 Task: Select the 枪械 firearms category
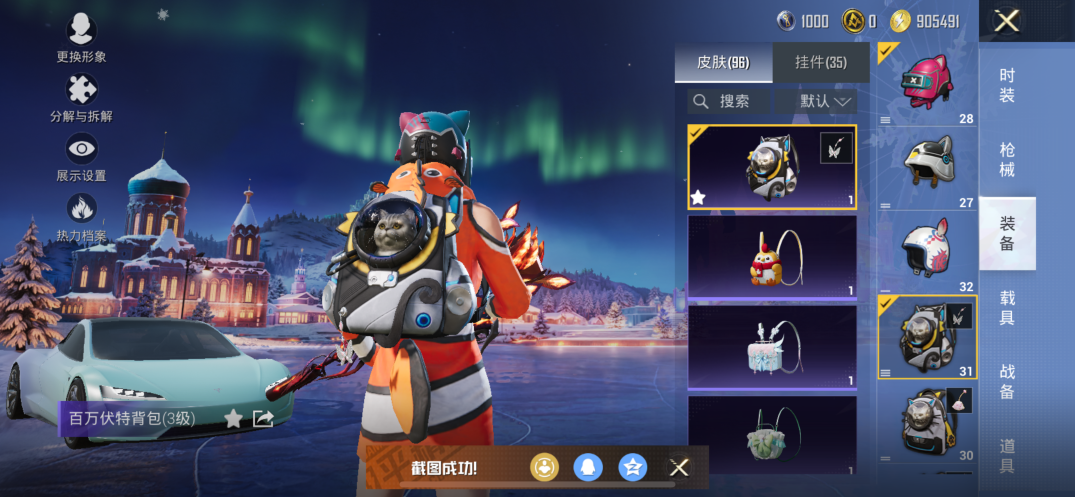(x=1007, y=160)
